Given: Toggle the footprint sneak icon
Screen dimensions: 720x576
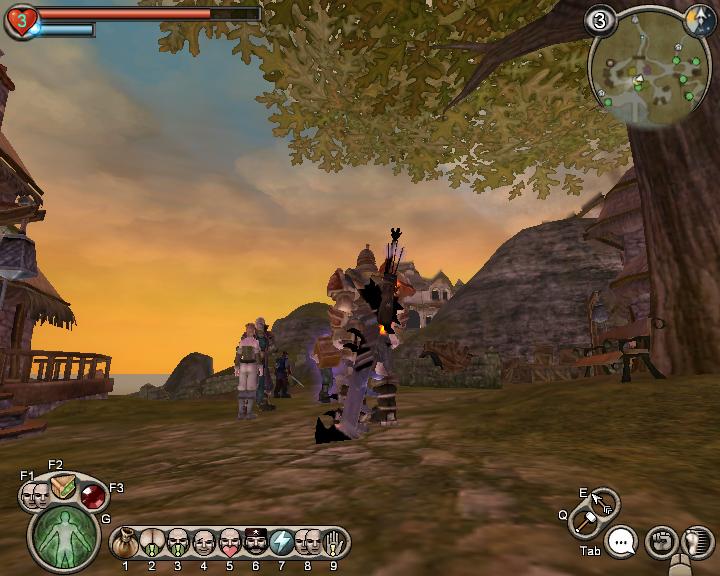Looking at the screenshot, I should pyautogui.click(x=697, y=541).
